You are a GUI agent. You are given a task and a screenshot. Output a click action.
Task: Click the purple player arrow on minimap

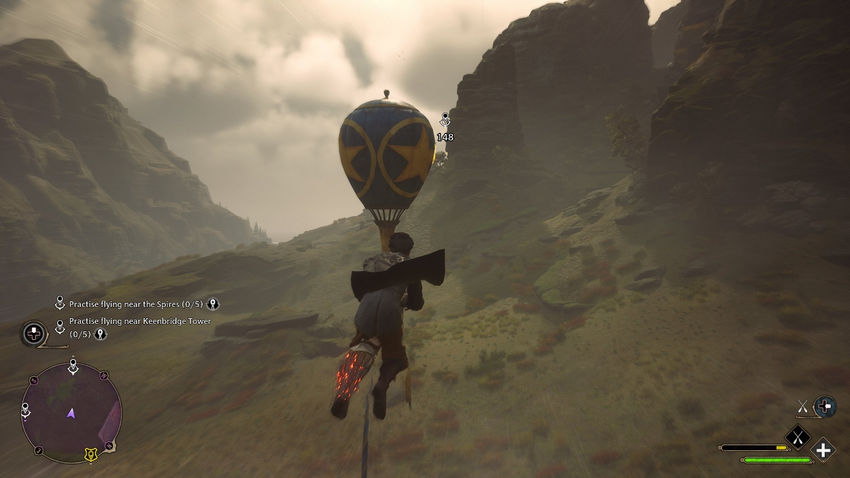71,412
